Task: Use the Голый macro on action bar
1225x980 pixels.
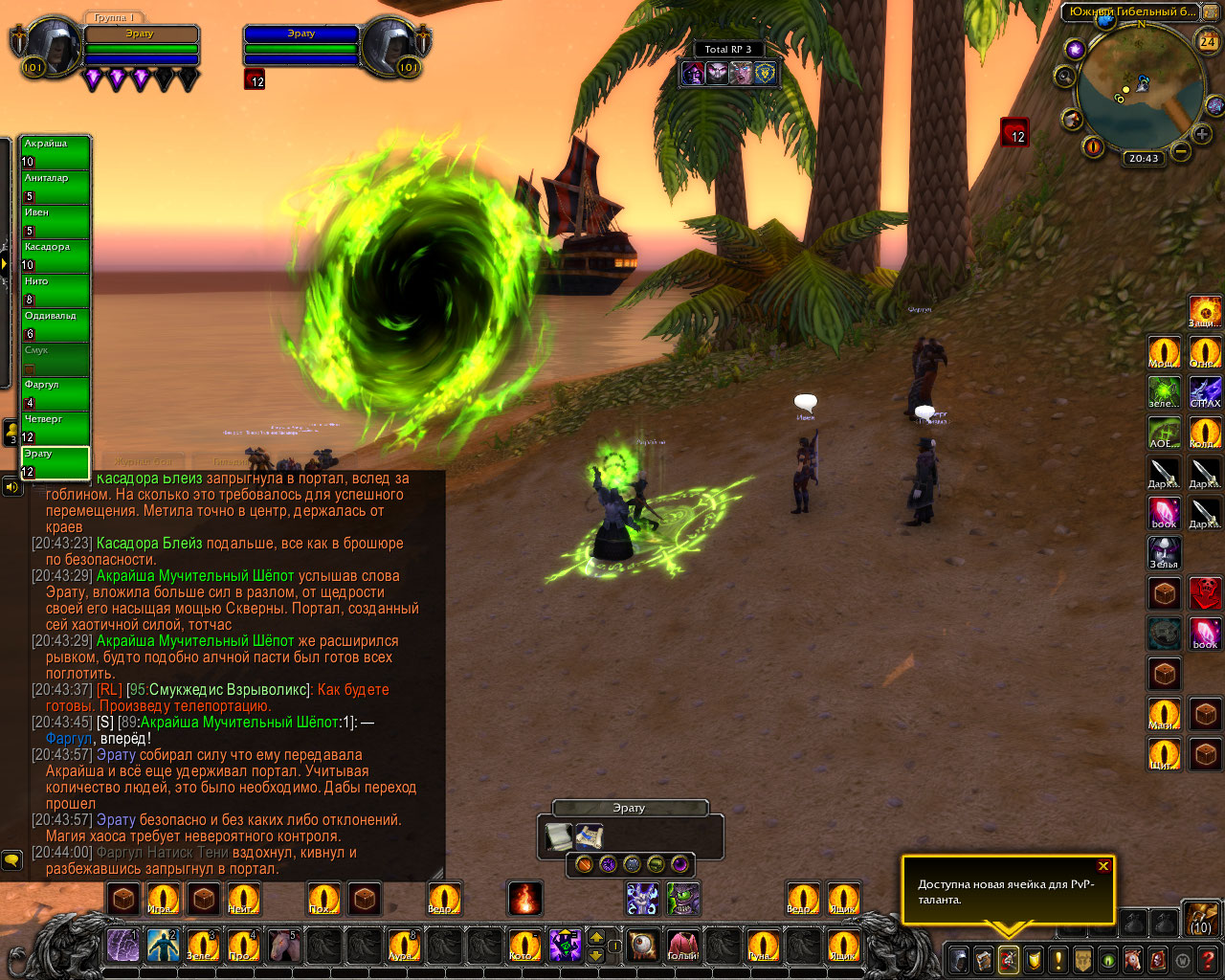Action: pyautogui.click(x=682, y=947)
